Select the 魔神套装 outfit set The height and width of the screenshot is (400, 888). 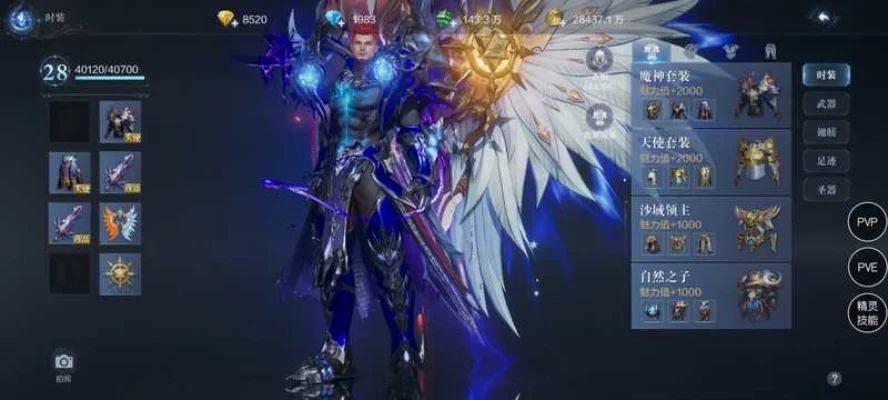coord(710,94)
